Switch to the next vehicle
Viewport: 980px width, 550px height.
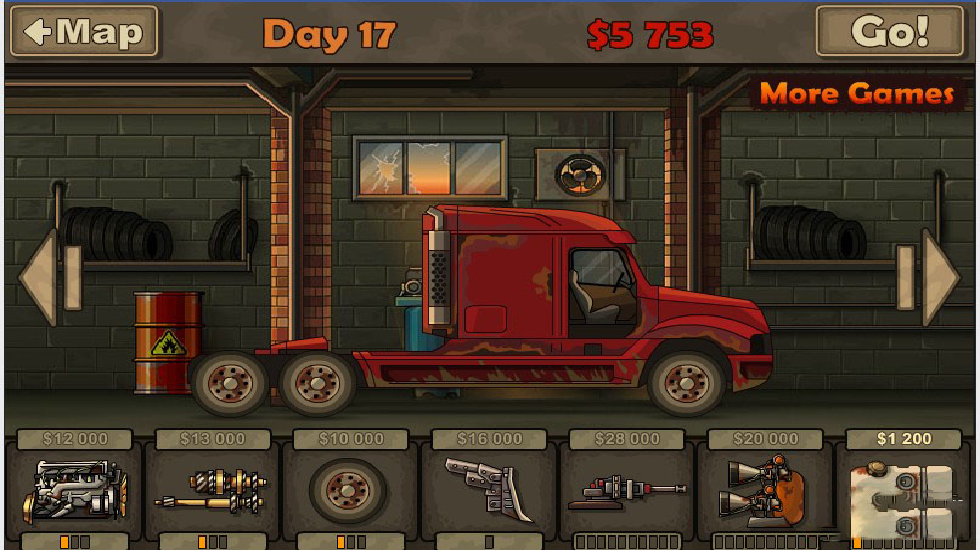tap(939, 277)
